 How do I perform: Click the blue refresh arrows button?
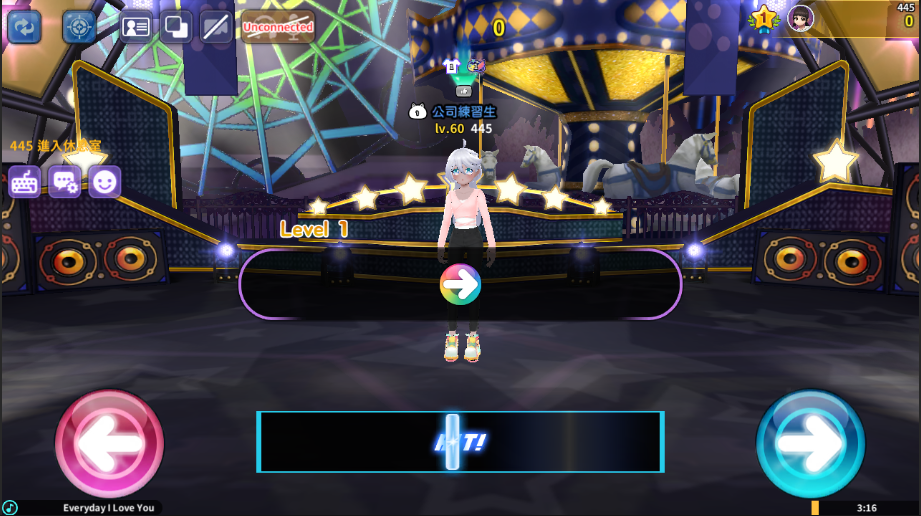point(24,27)
